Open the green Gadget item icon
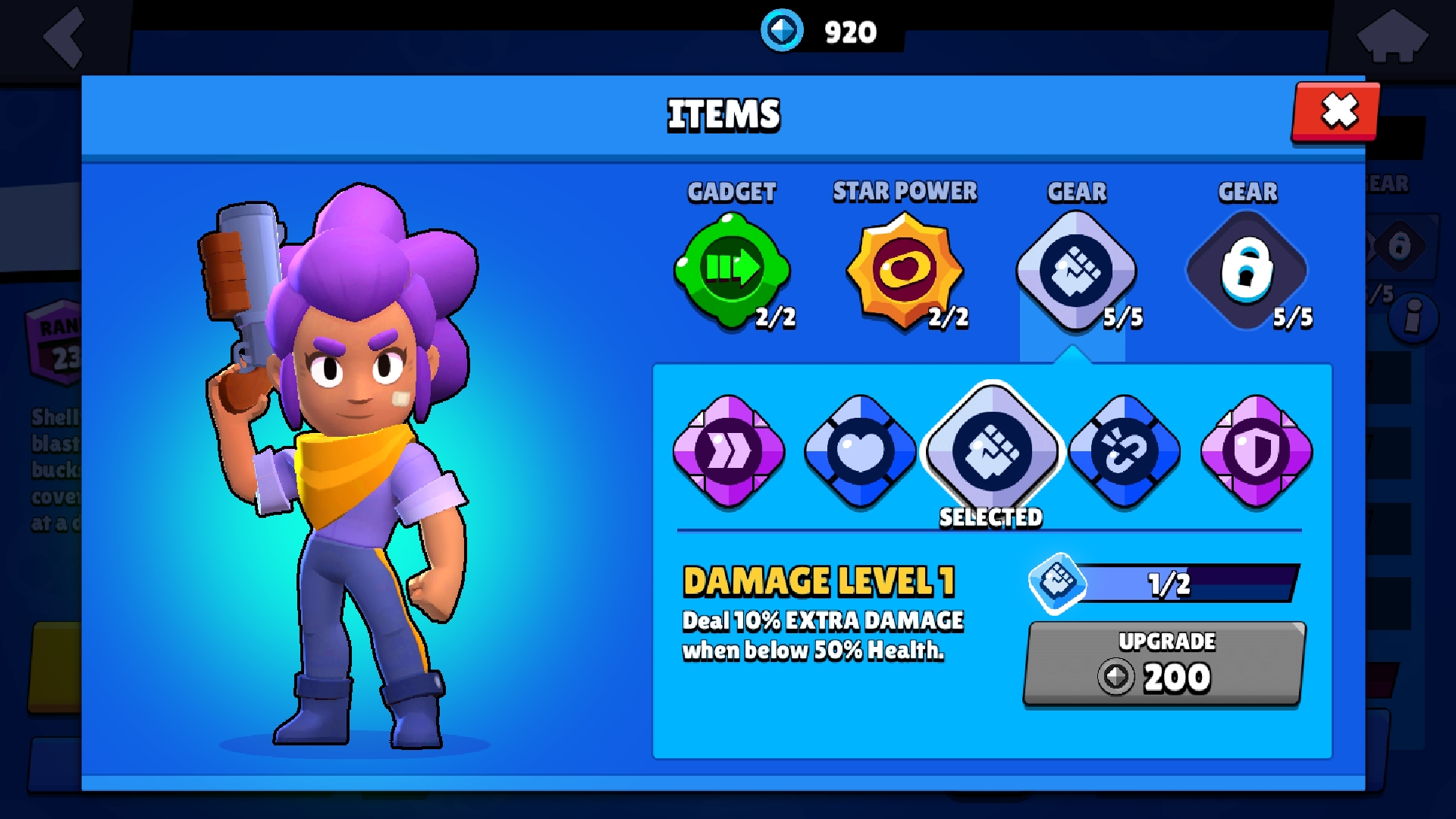Viewport: 1456px width, 819px height. [x=730, y=271]
